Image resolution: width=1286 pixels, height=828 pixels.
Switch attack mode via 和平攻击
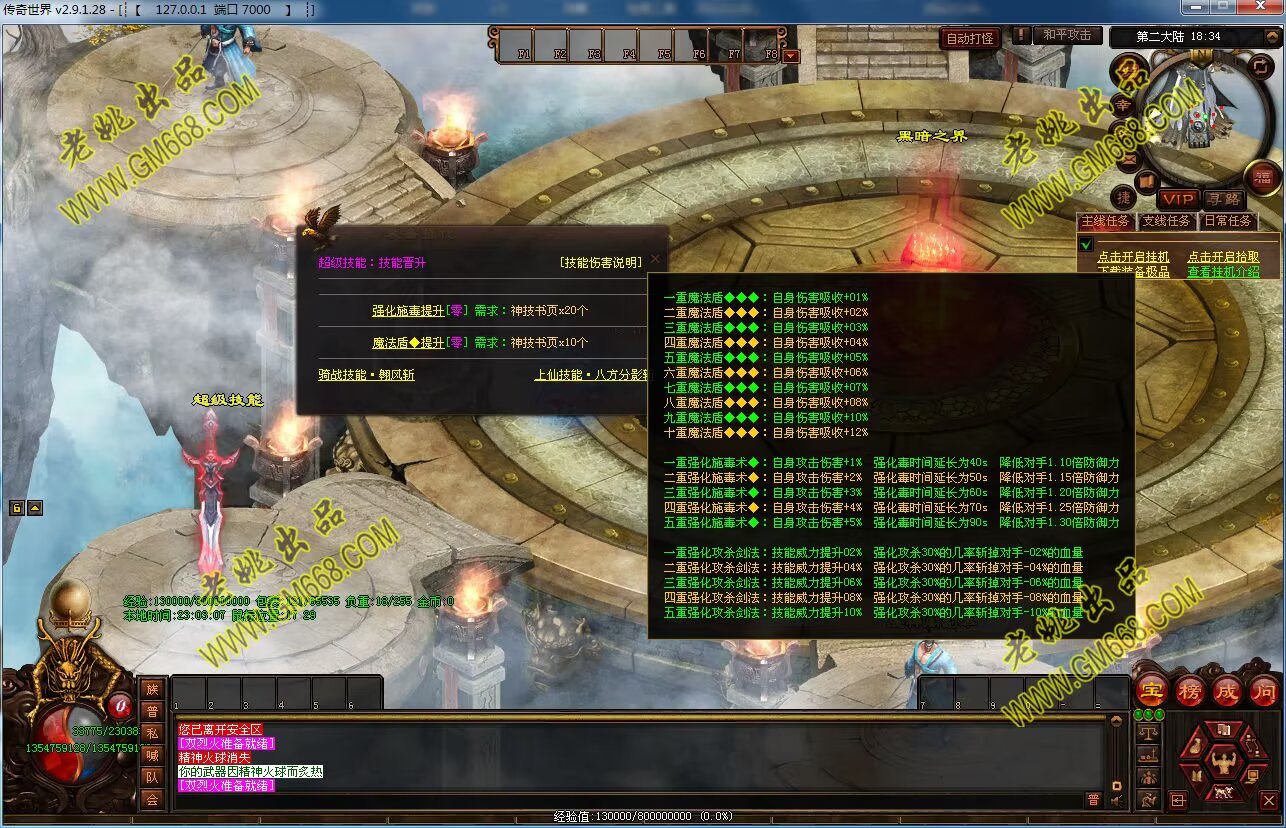point(1067,35)
